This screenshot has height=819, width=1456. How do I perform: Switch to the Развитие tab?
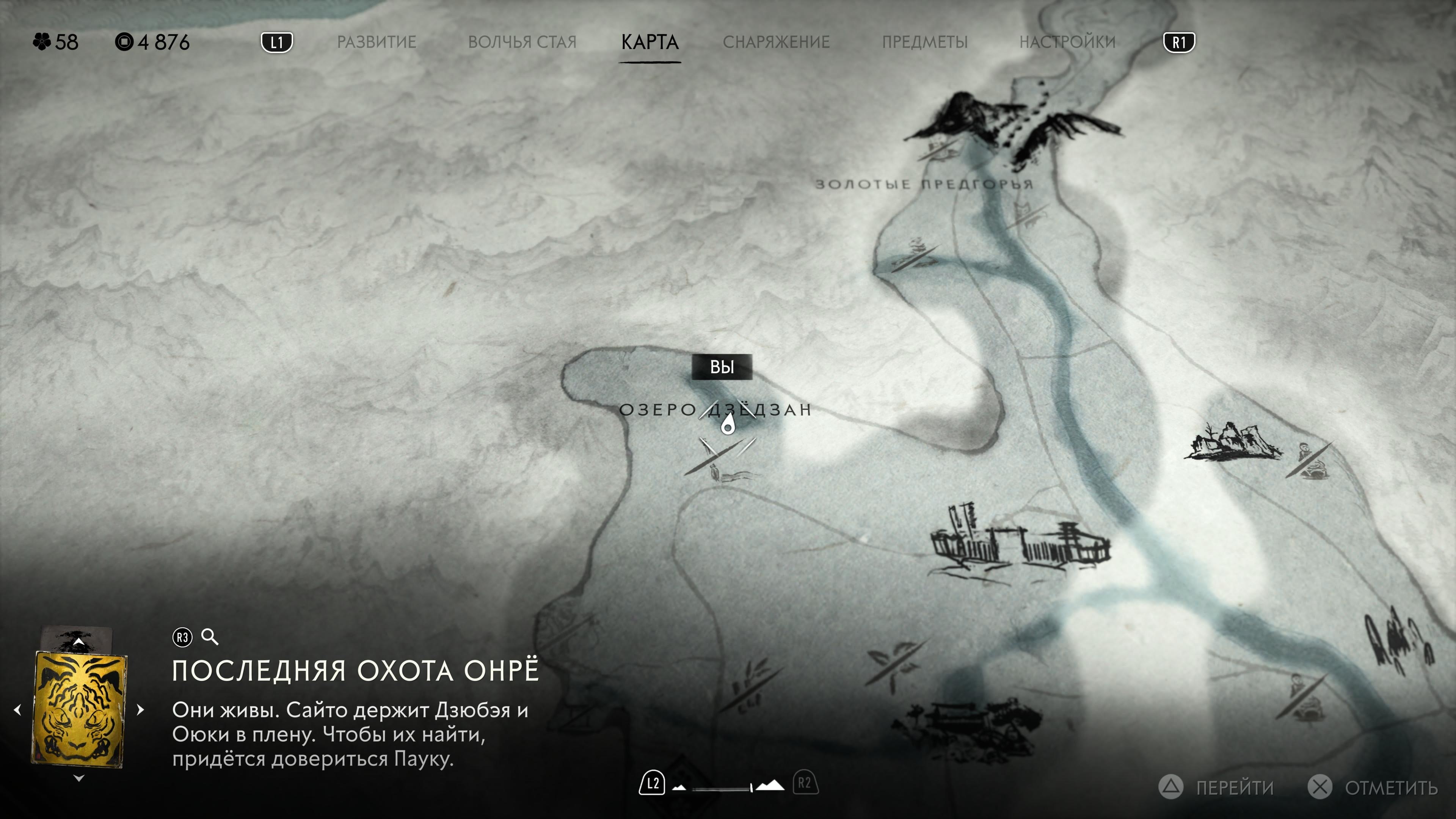pos(377,42)
